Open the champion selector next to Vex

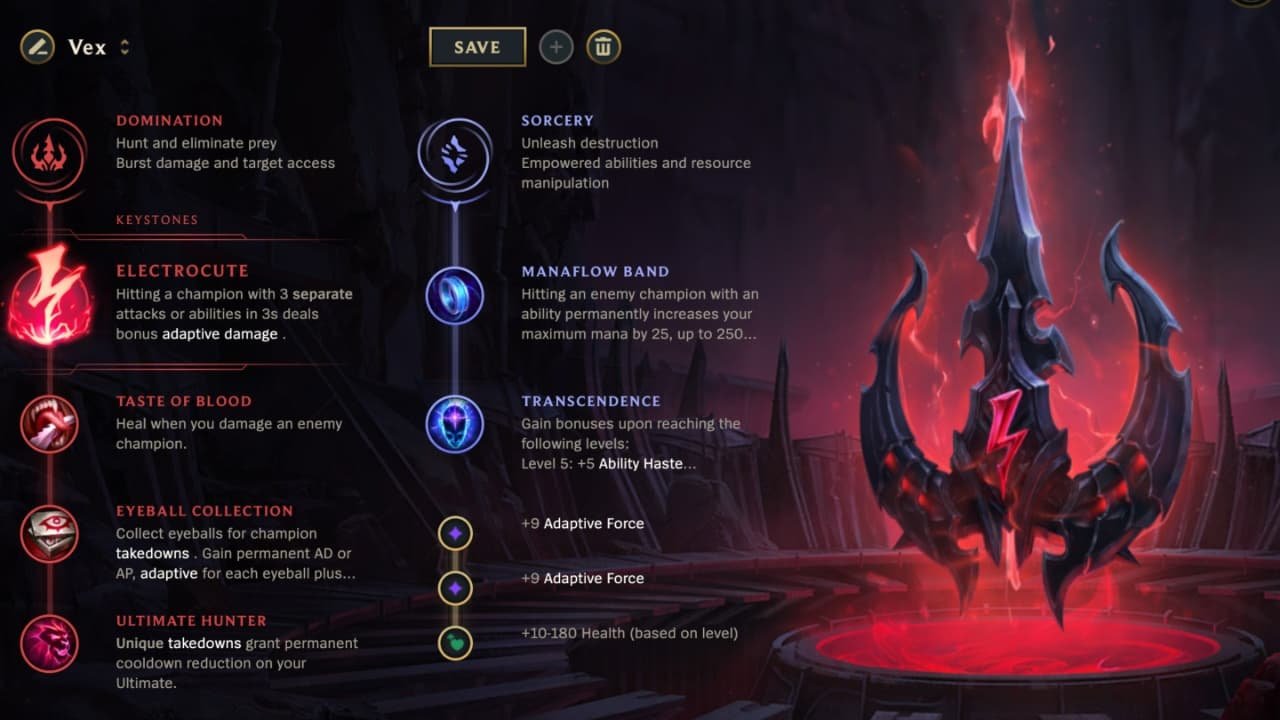124,47
